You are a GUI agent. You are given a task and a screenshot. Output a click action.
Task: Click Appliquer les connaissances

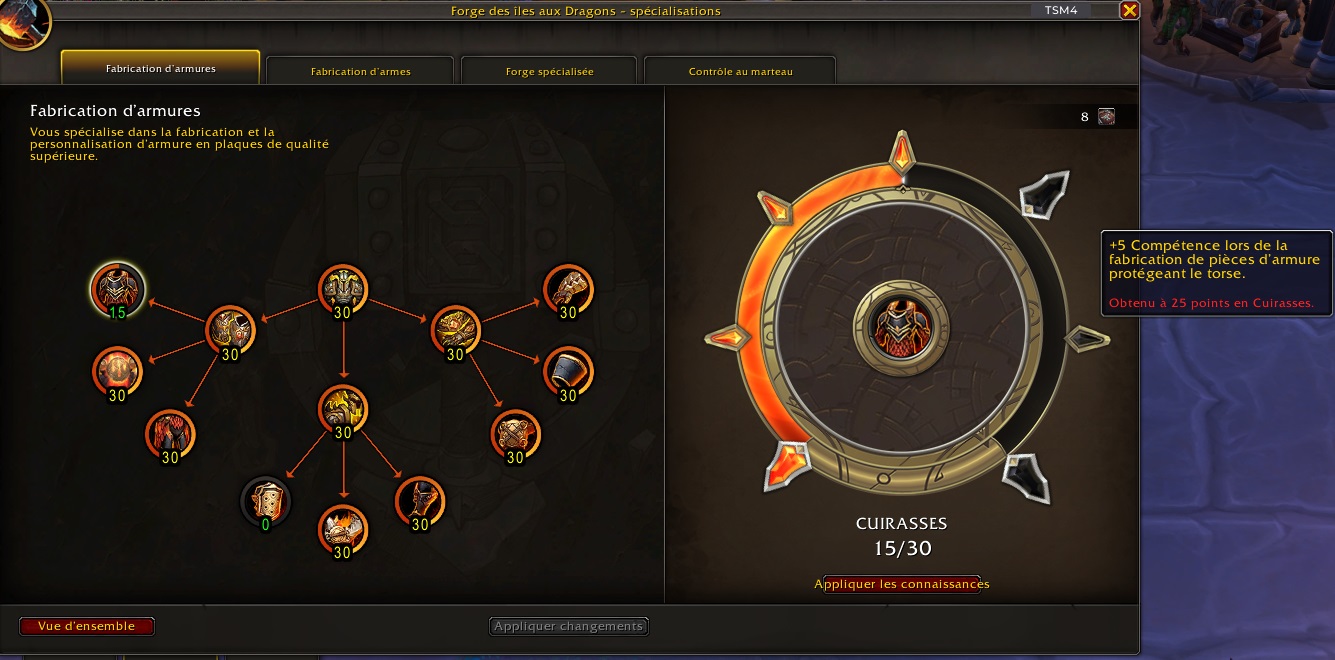[902, 584]
